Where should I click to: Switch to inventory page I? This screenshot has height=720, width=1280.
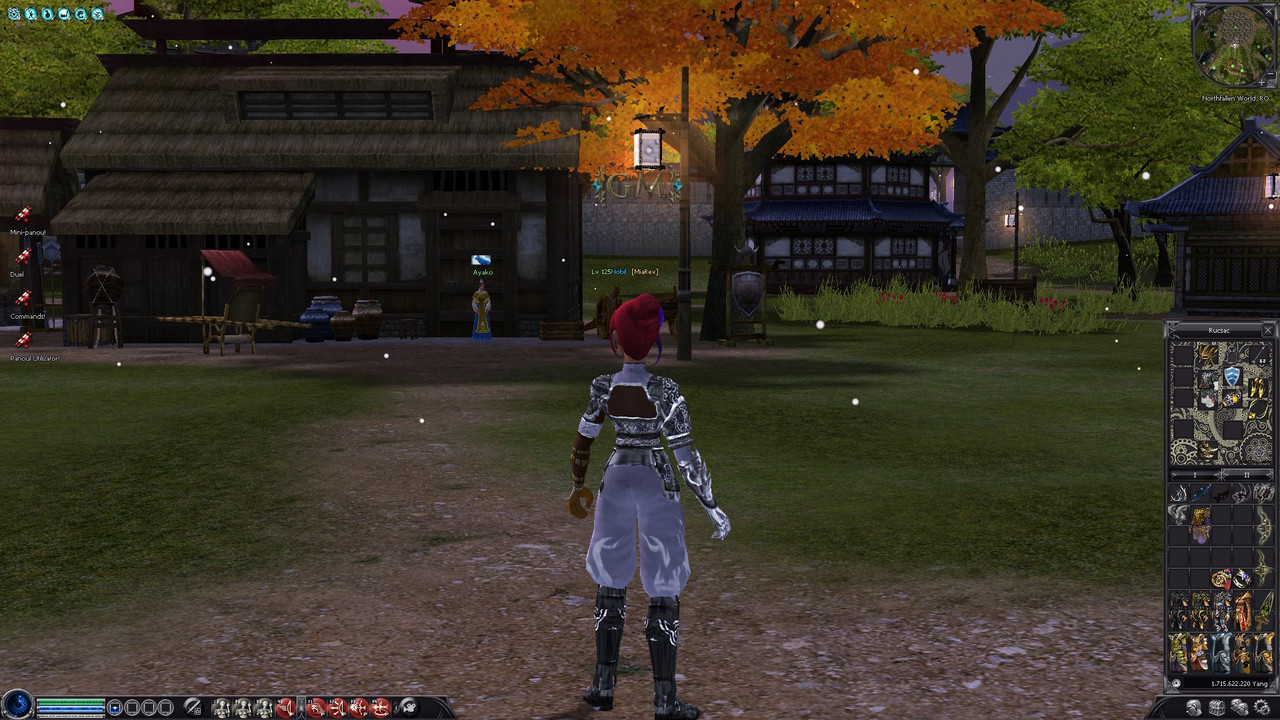[1195, 475]
